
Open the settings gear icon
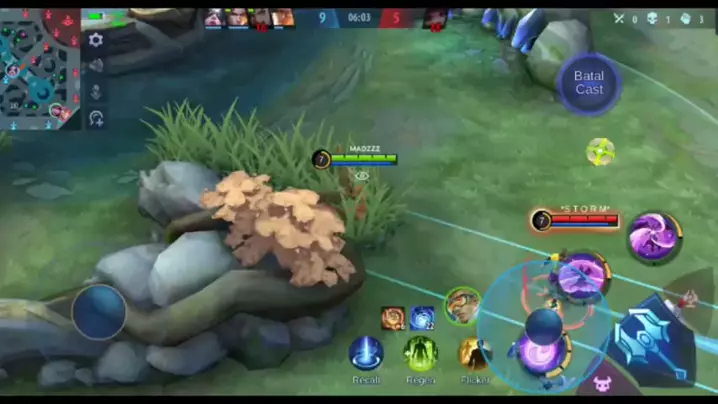tap(96, 40)
